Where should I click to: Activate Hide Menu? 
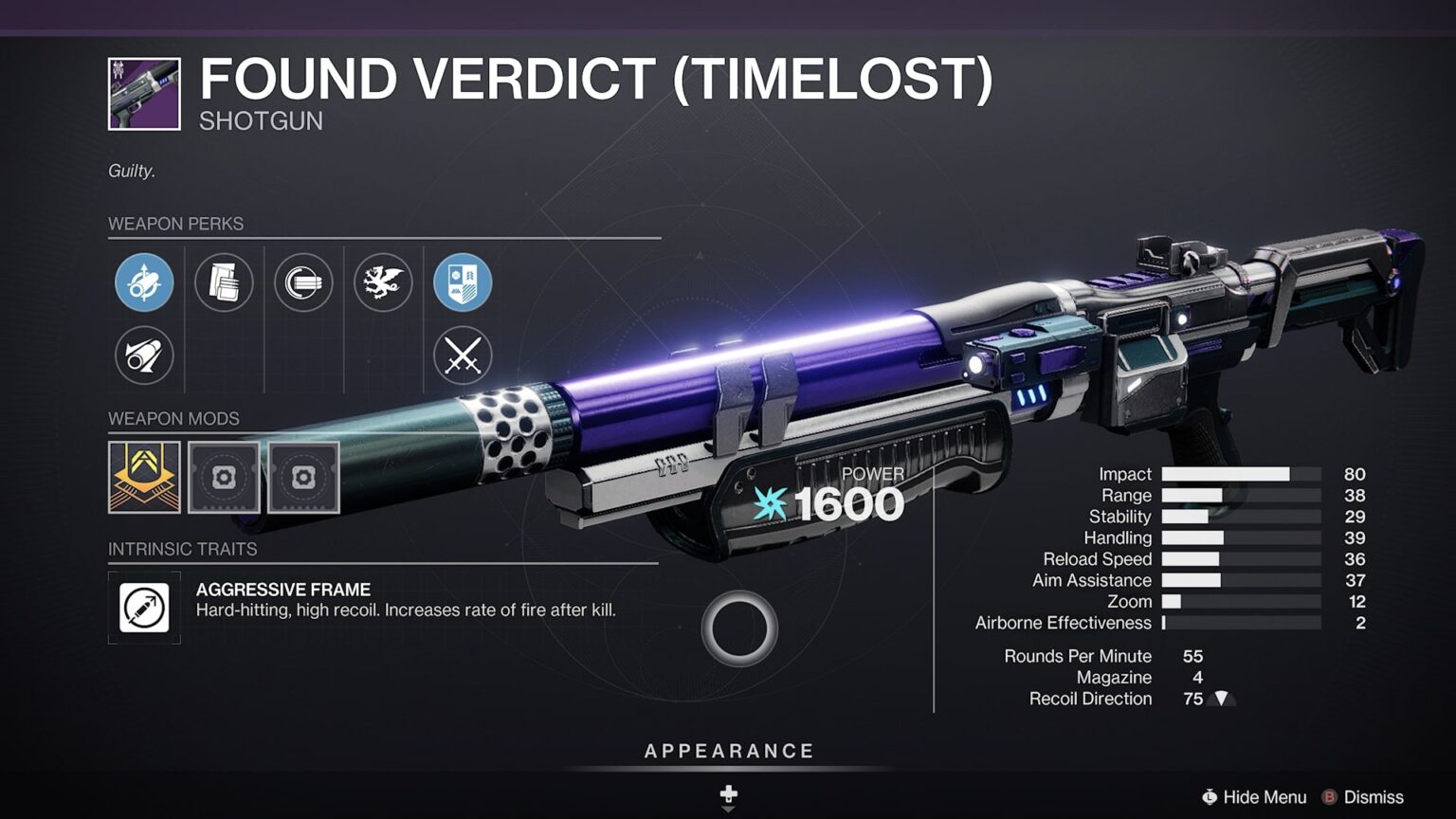[1257, 797]
